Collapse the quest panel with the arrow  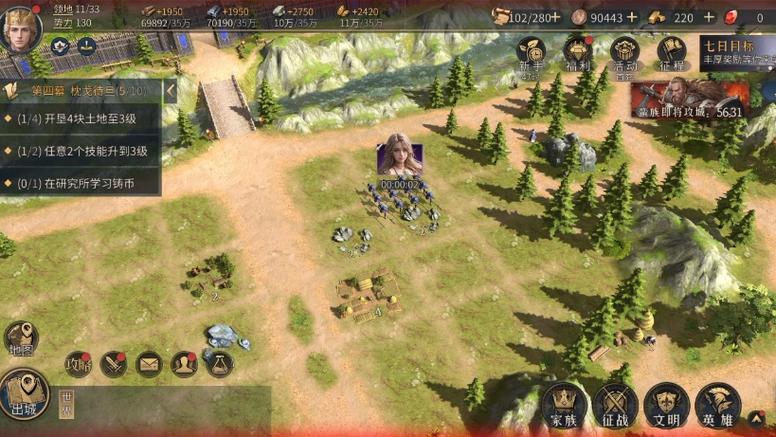pos(170,91)
